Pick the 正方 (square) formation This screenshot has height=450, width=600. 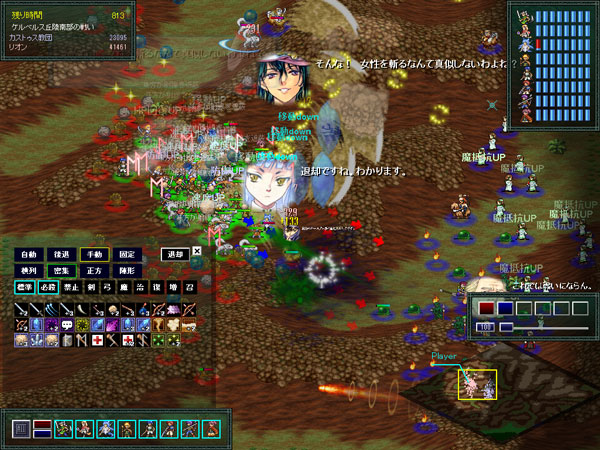[94, 270]
